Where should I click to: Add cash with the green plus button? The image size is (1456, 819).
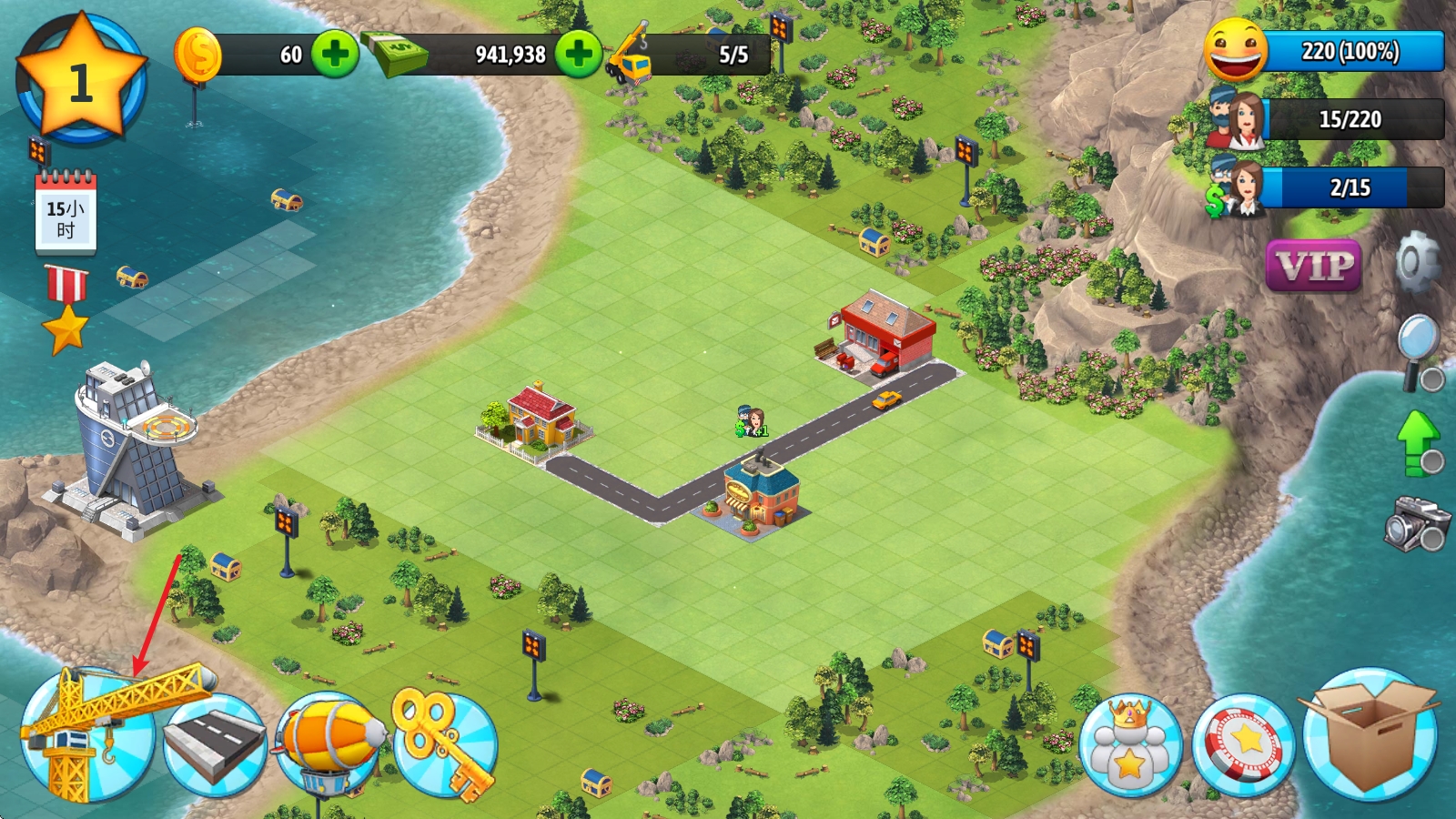pyautogui.click(x=579, y=54)
